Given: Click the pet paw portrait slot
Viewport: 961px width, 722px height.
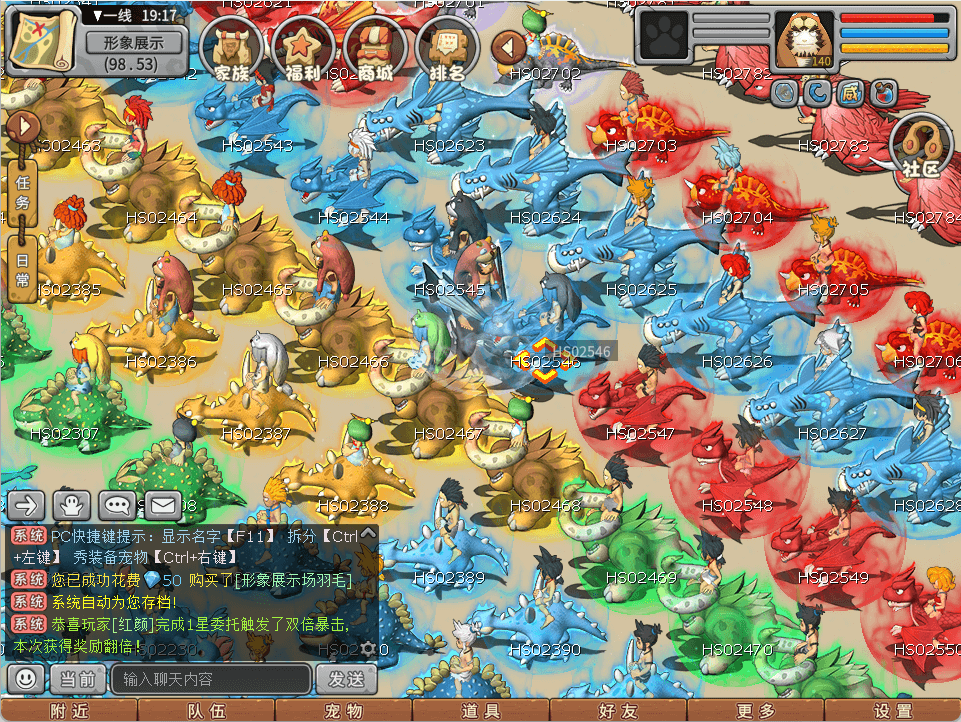Looking at the screenshot, I should point(661,42).
